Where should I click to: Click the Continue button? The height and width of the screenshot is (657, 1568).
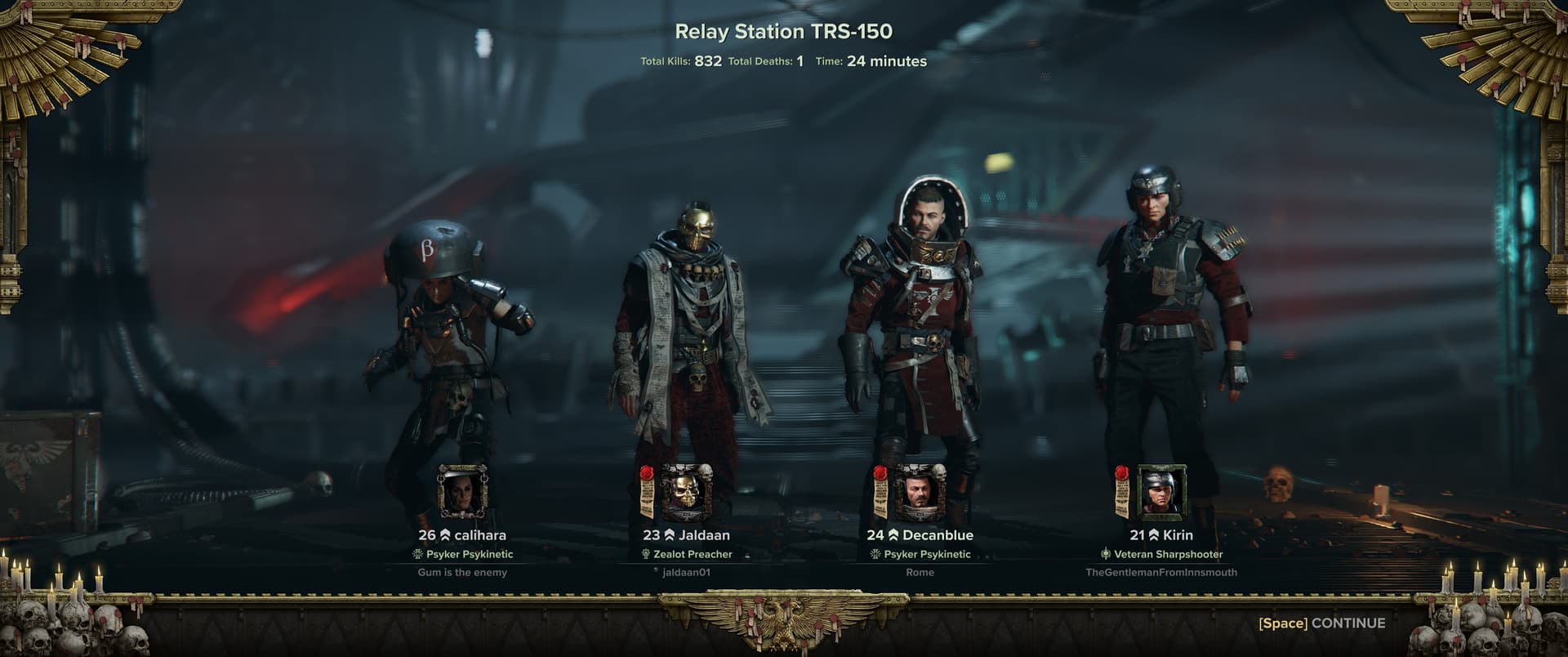coord(1321,623)
